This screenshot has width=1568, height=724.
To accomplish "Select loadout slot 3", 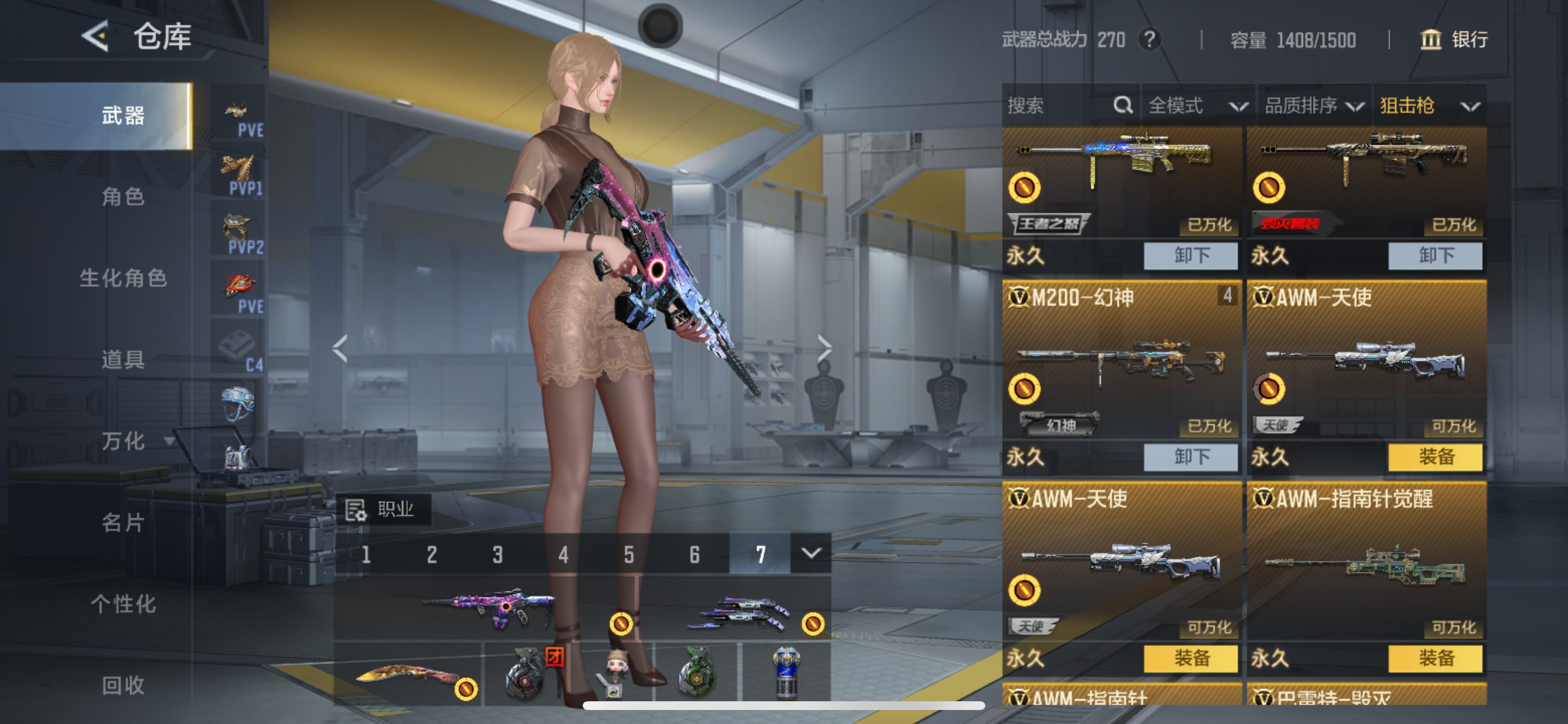I will click(498, 554).
